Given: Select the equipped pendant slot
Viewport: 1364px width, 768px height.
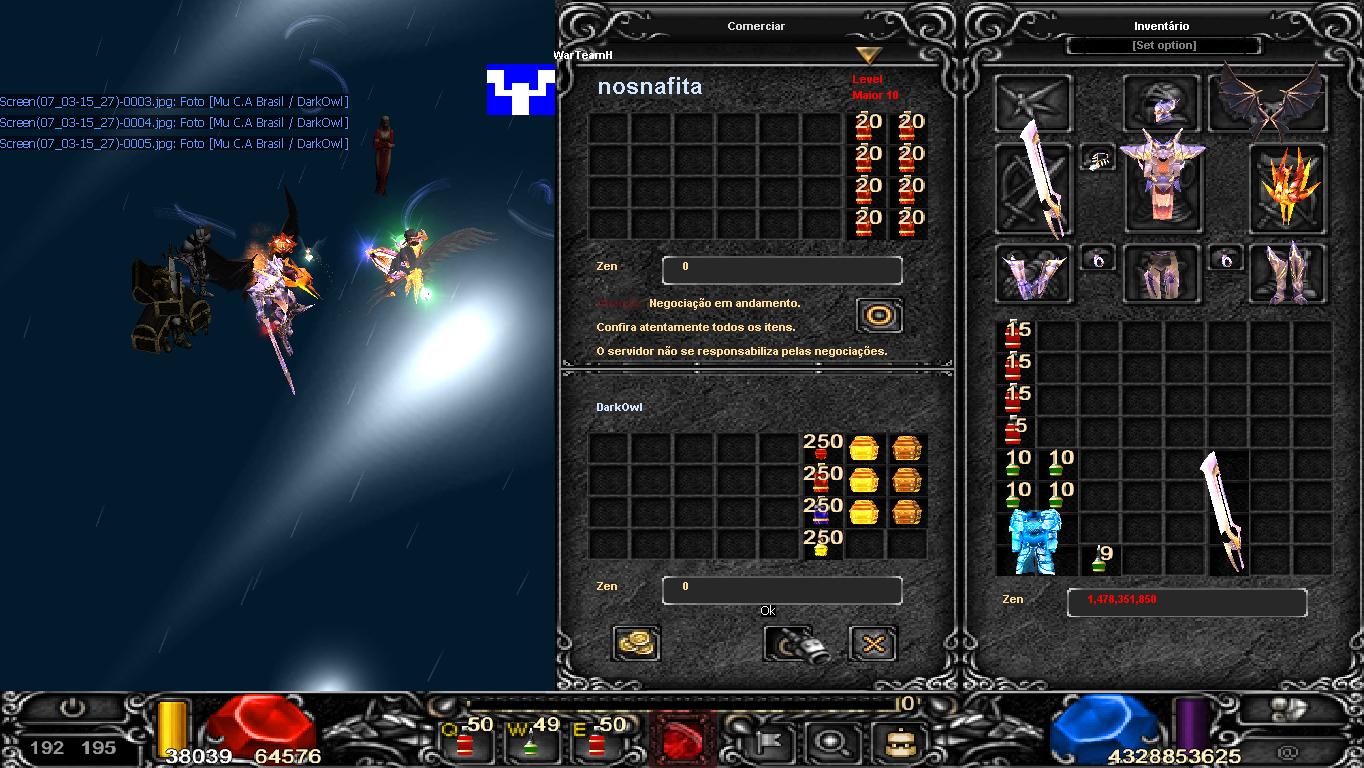Looking at the screenshot, I should click(1097, 159).
